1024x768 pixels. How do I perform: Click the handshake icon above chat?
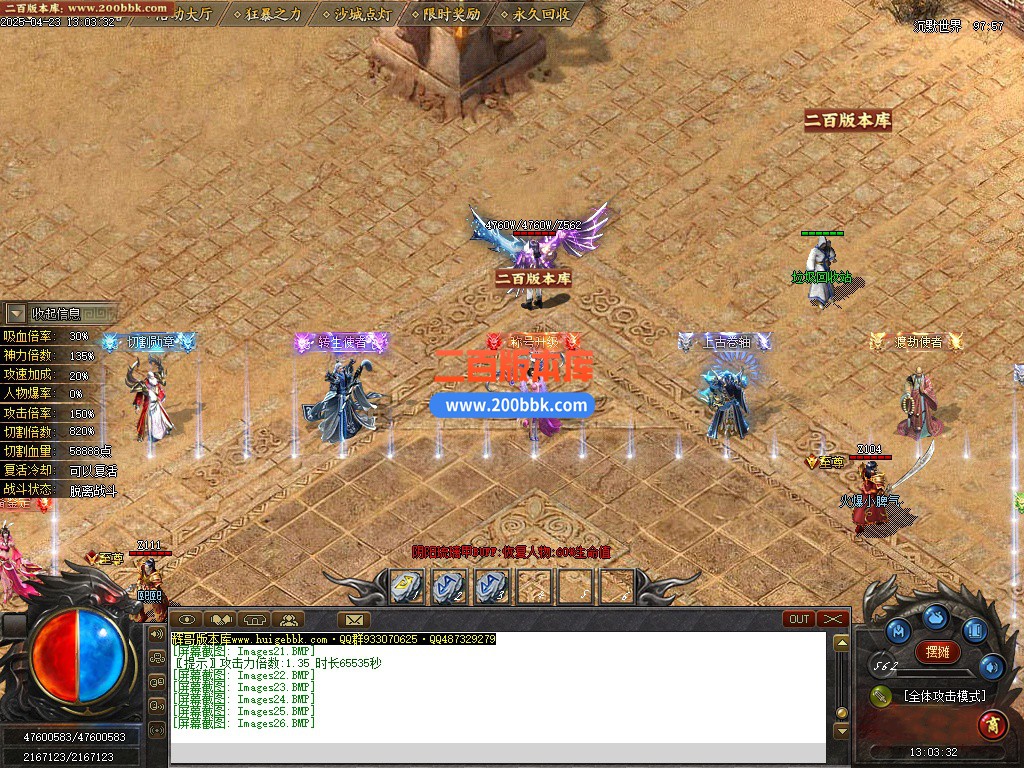221,619
